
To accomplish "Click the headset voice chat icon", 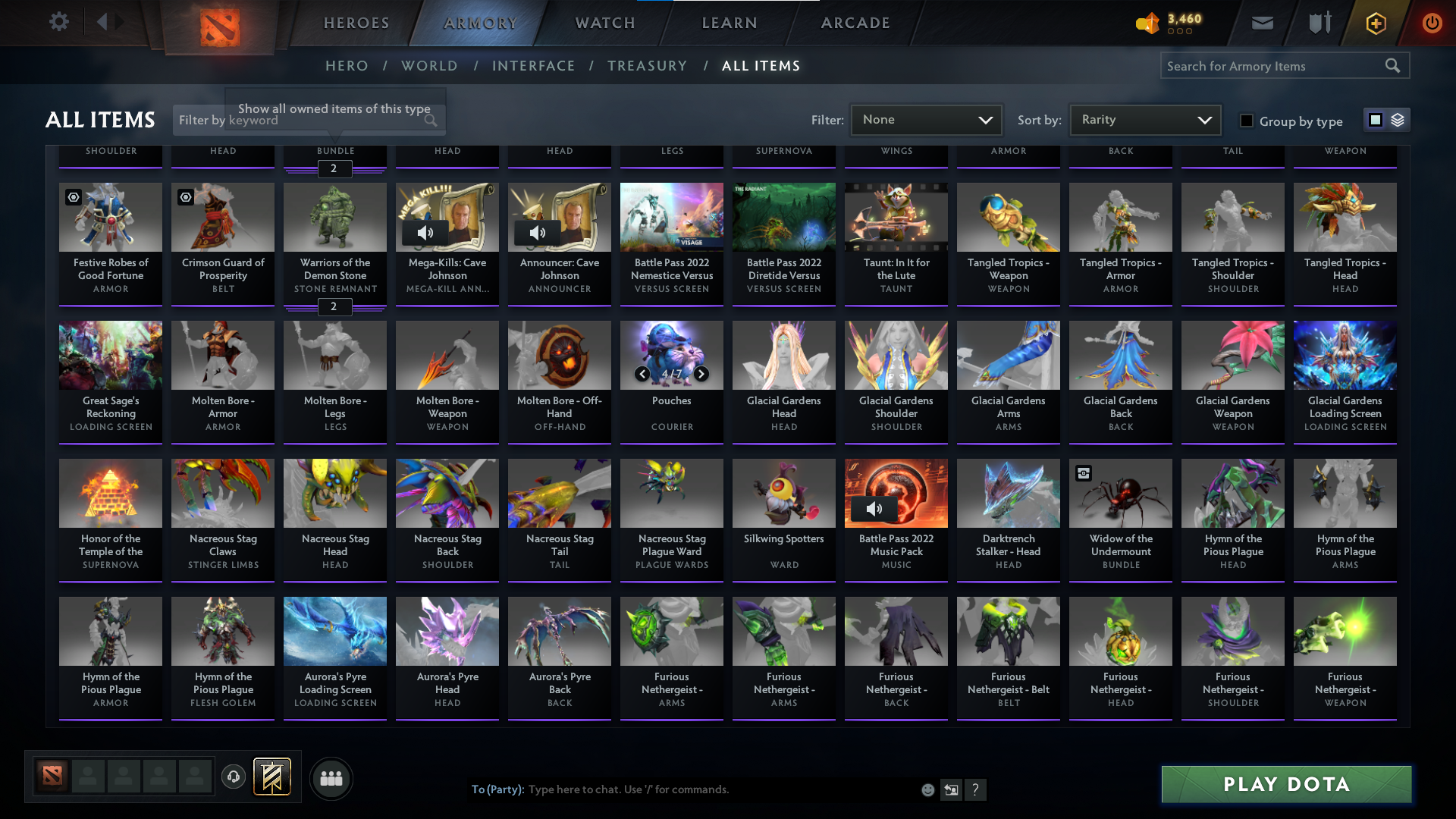I will point(234,777).
